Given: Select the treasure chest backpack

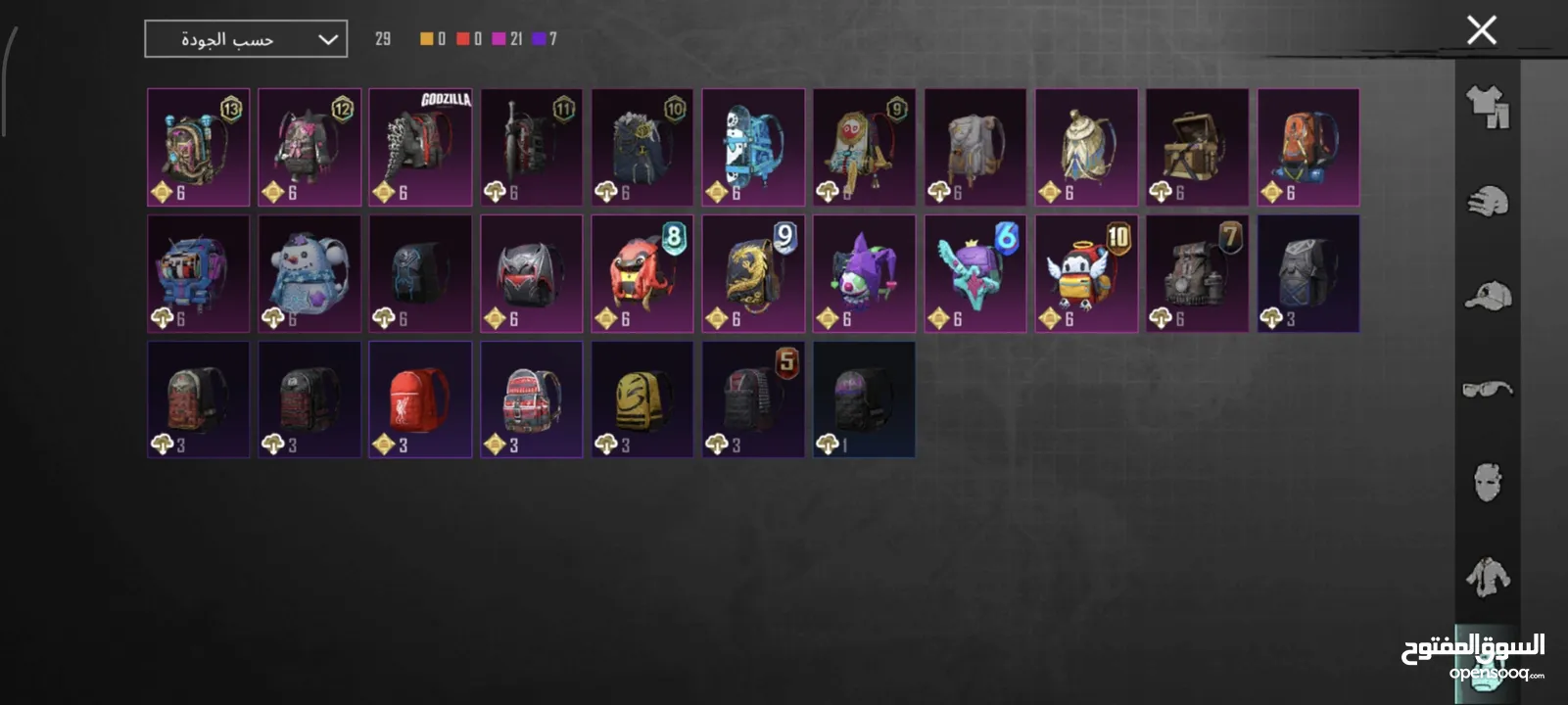Looking at the screenshot, I should tap(1197, 147).
